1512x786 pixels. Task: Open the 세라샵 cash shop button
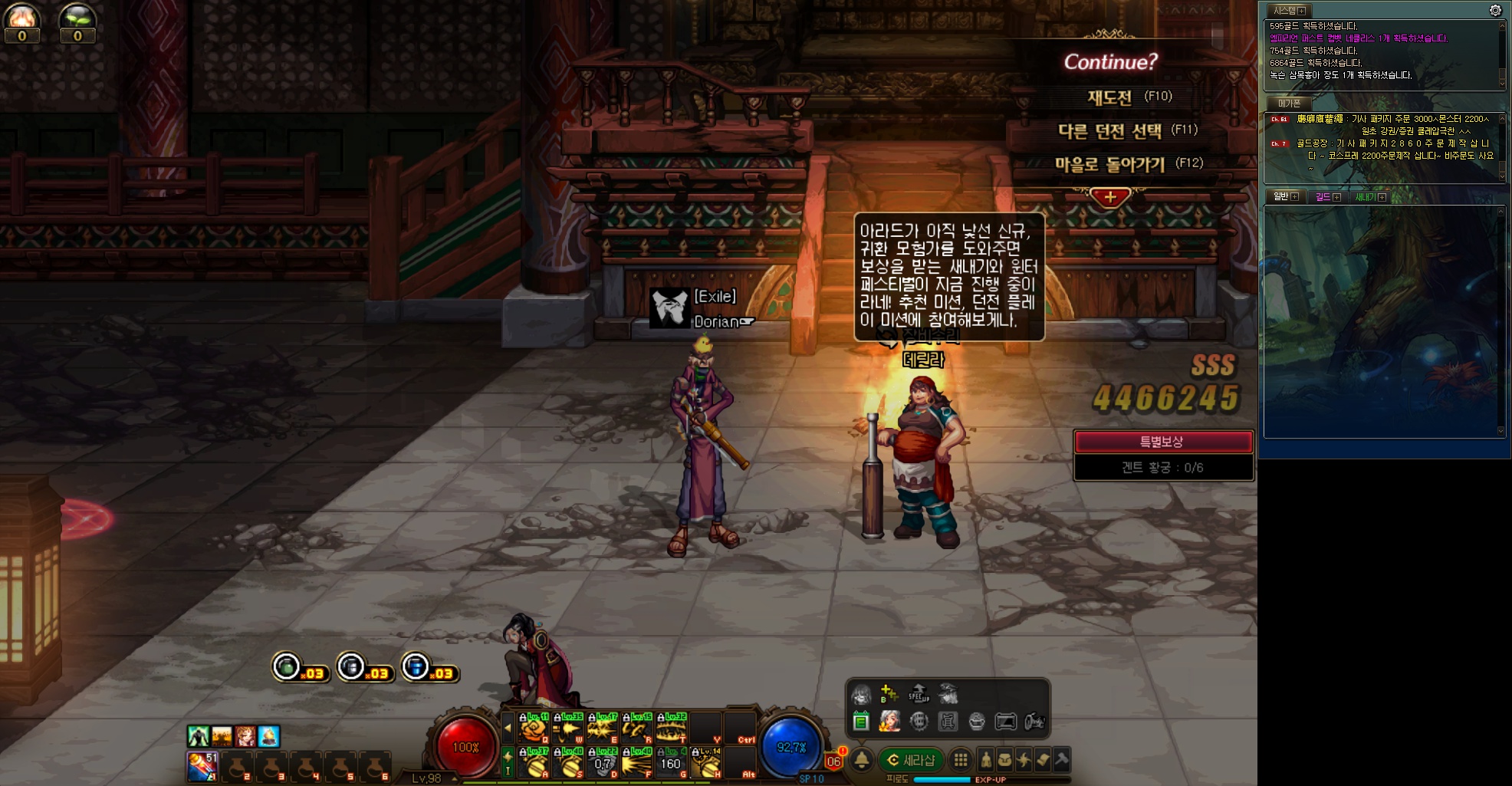click(911, 760)
